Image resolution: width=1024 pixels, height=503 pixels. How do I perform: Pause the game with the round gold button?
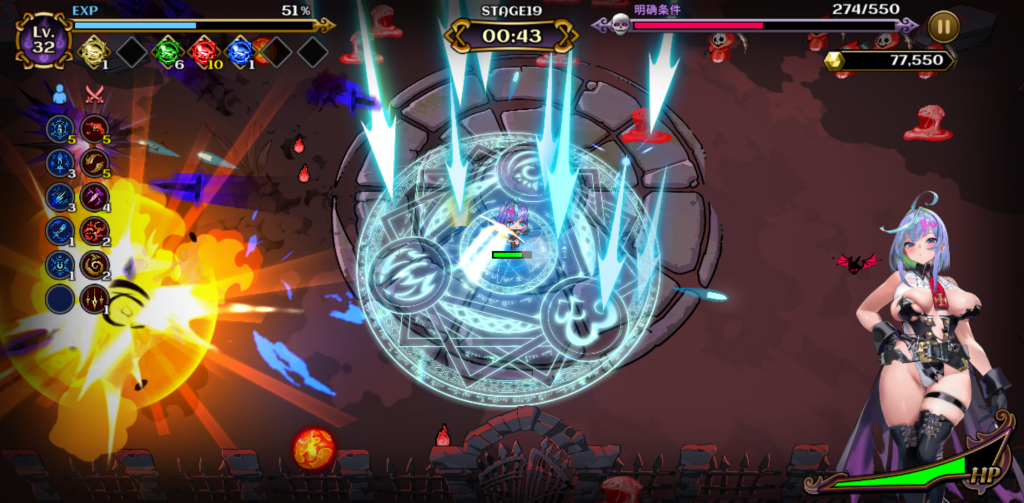pos(943,26)
